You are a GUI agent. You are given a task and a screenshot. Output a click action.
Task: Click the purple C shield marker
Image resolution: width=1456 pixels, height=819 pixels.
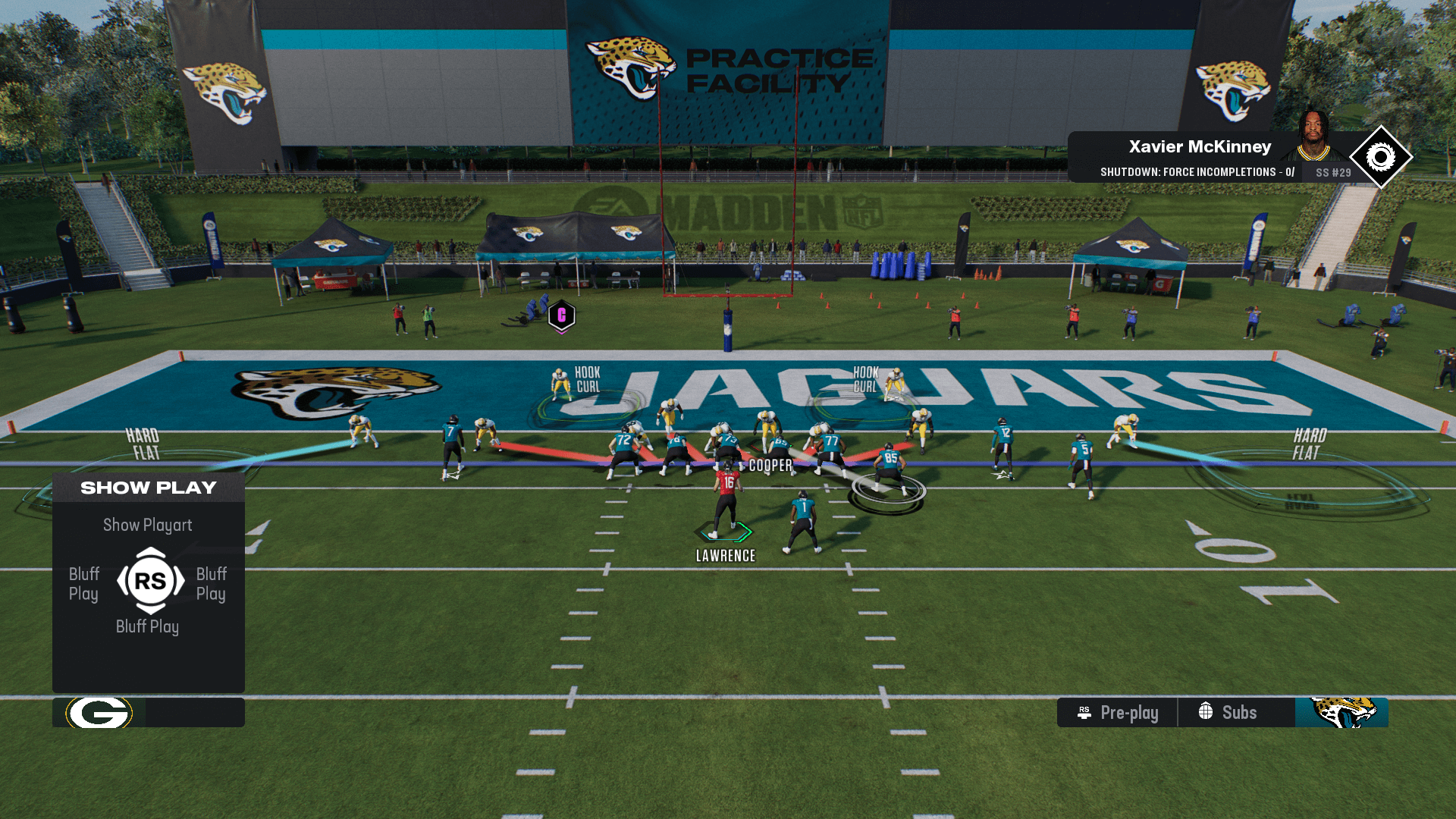[562, 315]
